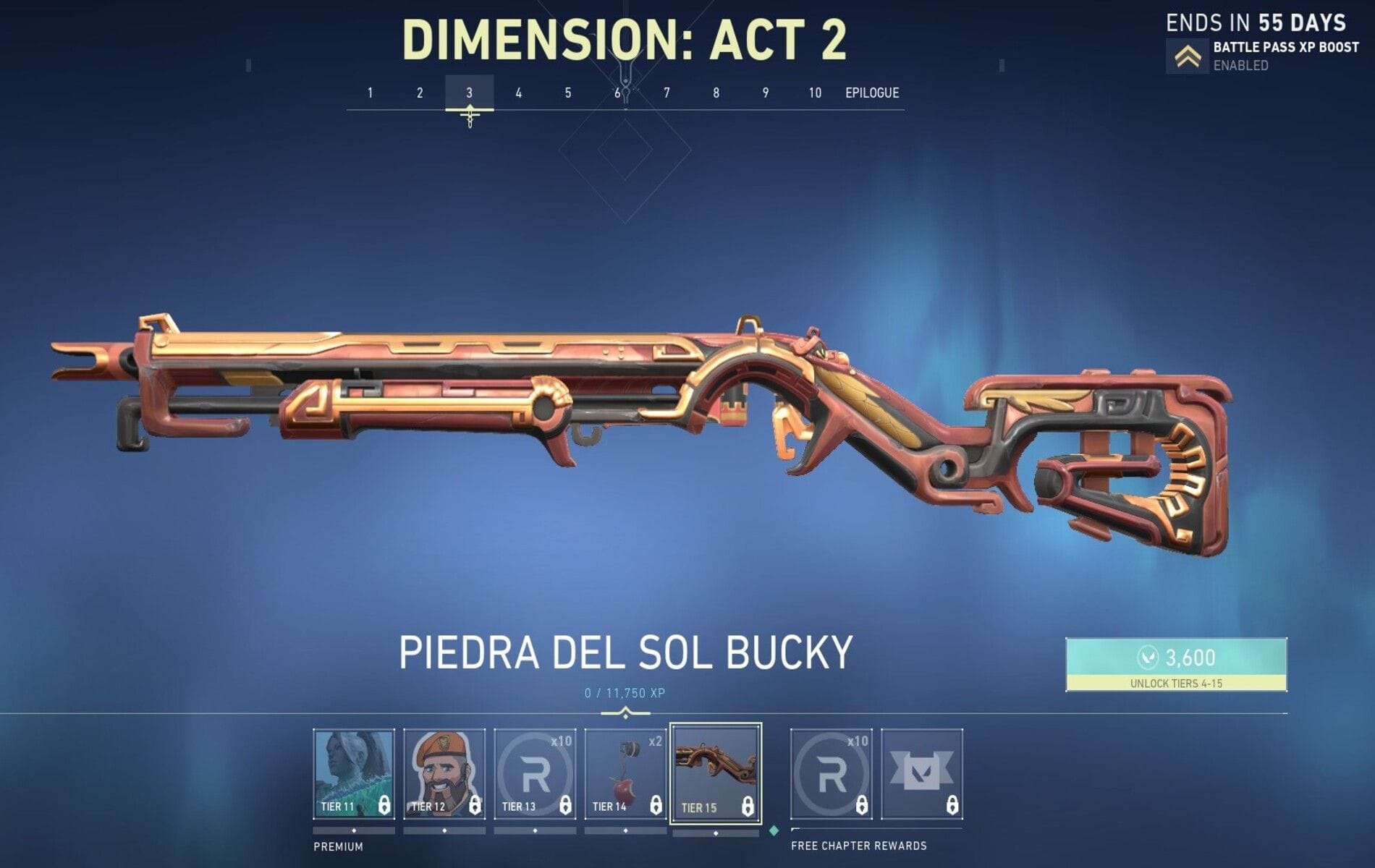View the free chapter title reward

click(922, 773)
